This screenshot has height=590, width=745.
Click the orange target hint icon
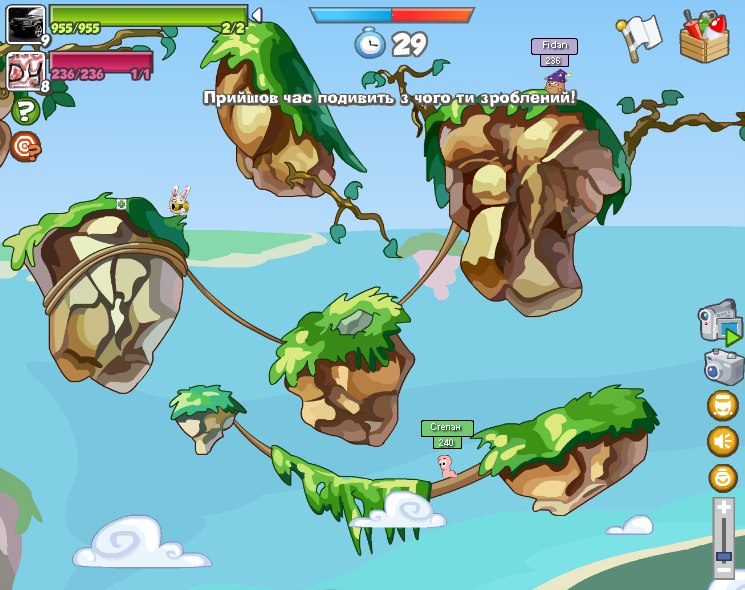(x=26, y=147)
